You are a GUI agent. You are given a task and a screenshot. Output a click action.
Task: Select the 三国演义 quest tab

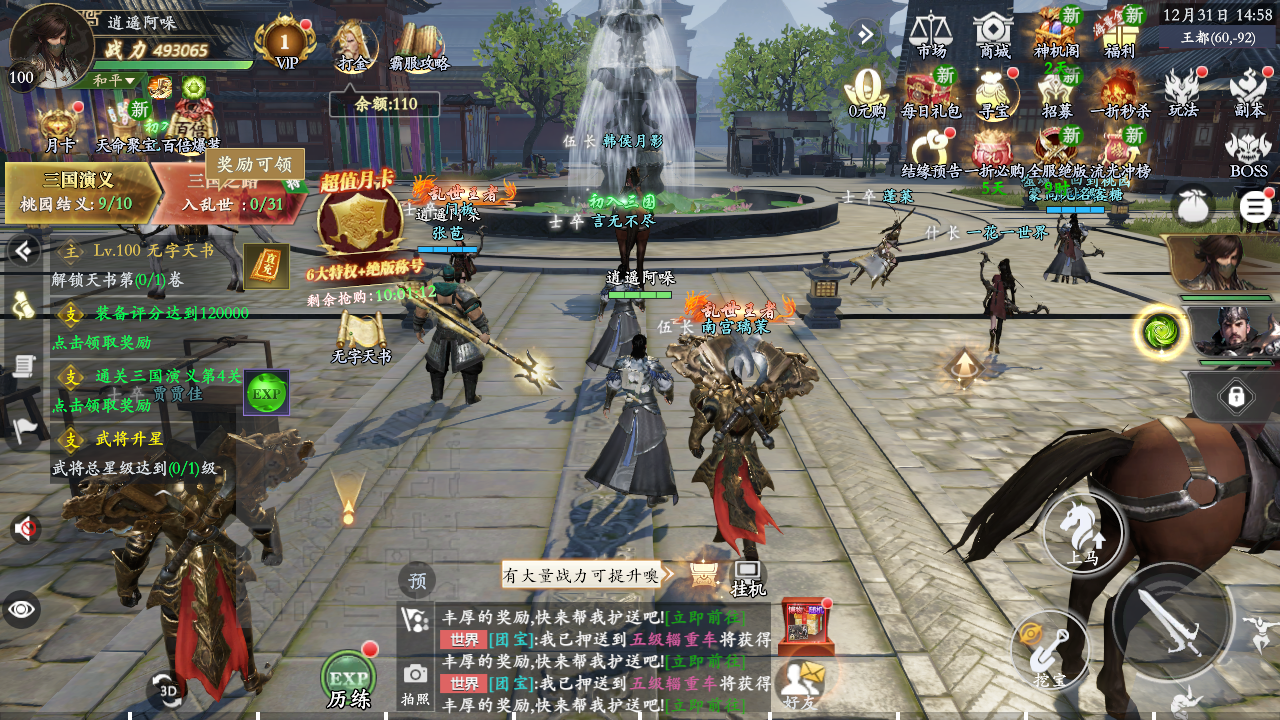coord(80,191)
